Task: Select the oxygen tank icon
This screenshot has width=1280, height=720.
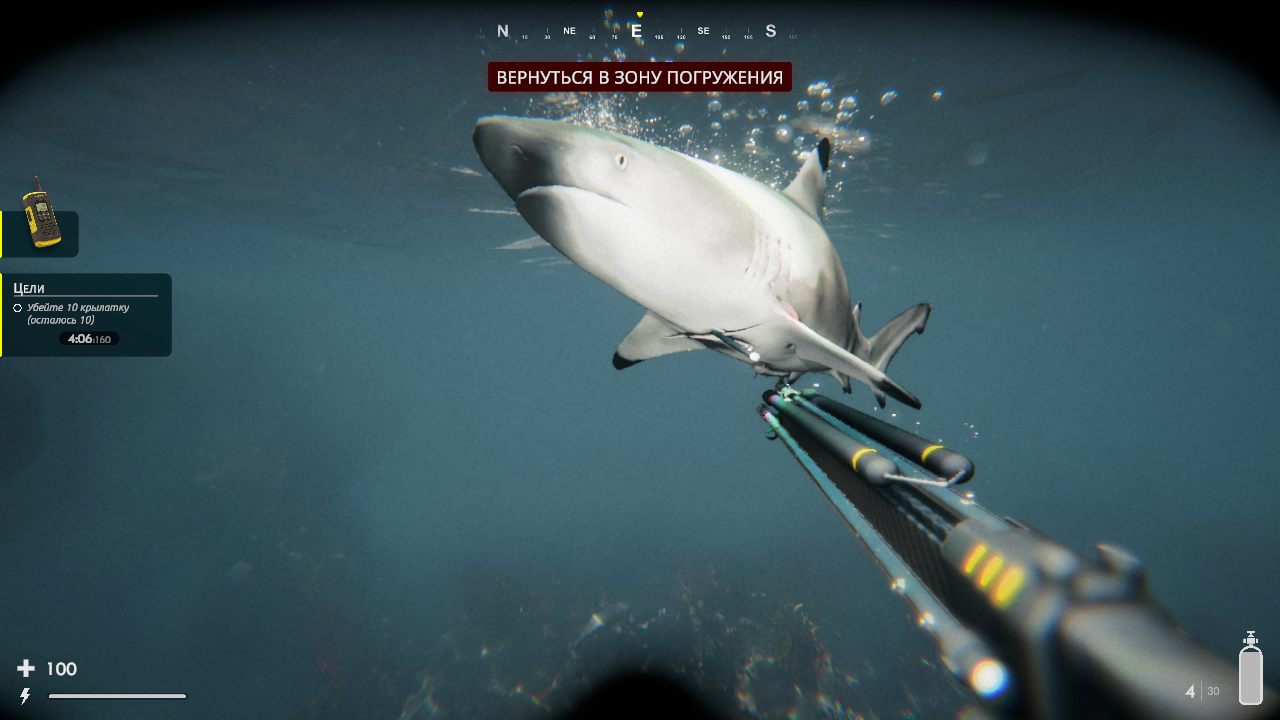Action: (1250, 670)
